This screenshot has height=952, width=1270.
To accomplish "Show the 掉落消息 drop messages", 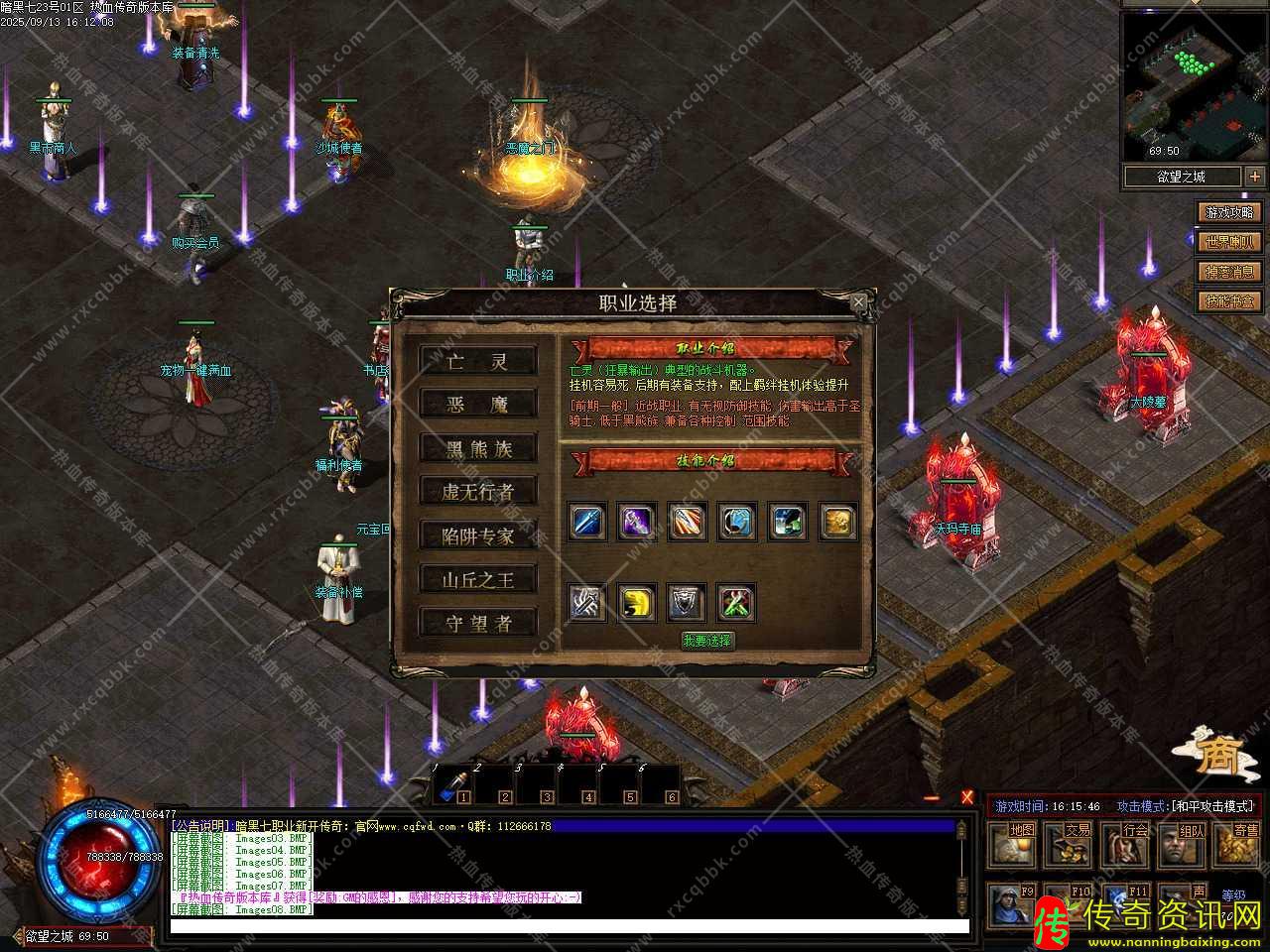I will pos(1229,272).
